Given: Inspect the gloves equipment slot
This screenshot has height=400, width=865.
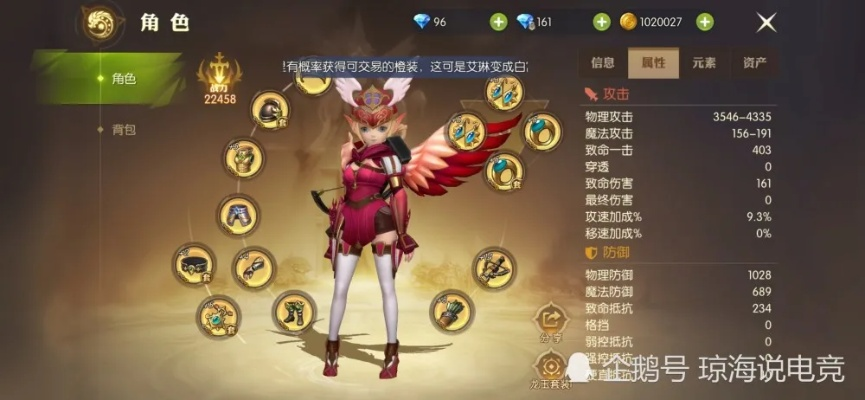Looking at the screenshot, I should click(x=253, y=268).
